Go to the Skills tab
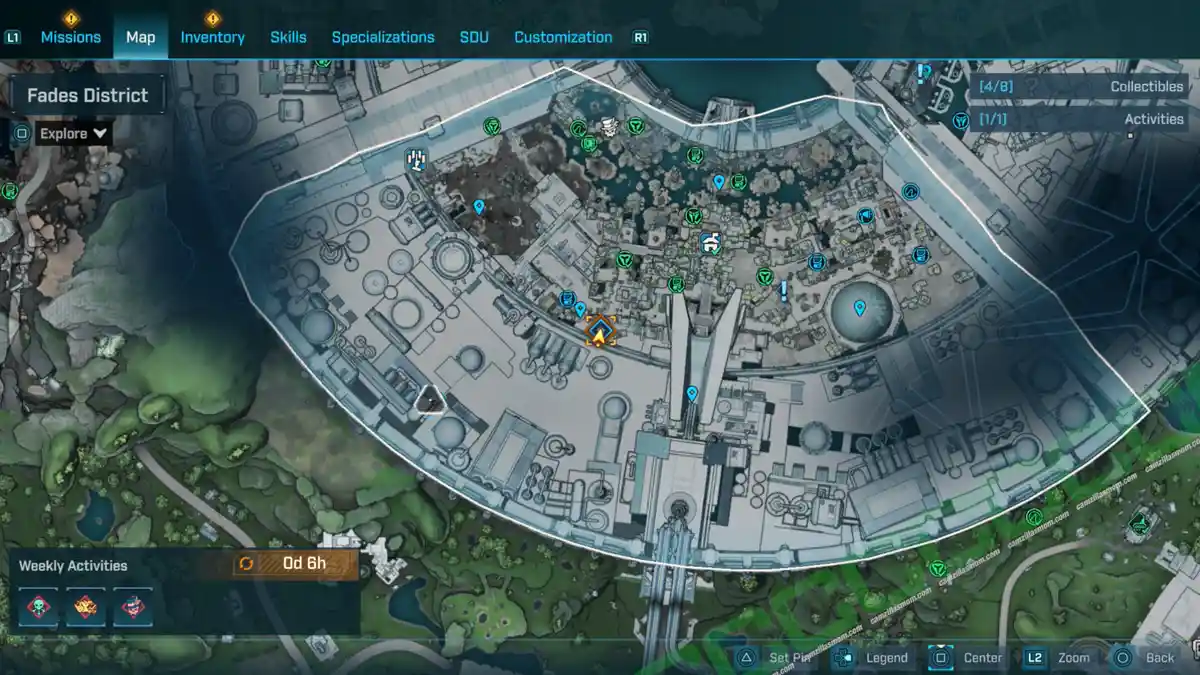The width and height of the screenshot is (1200, 675). 288,37
